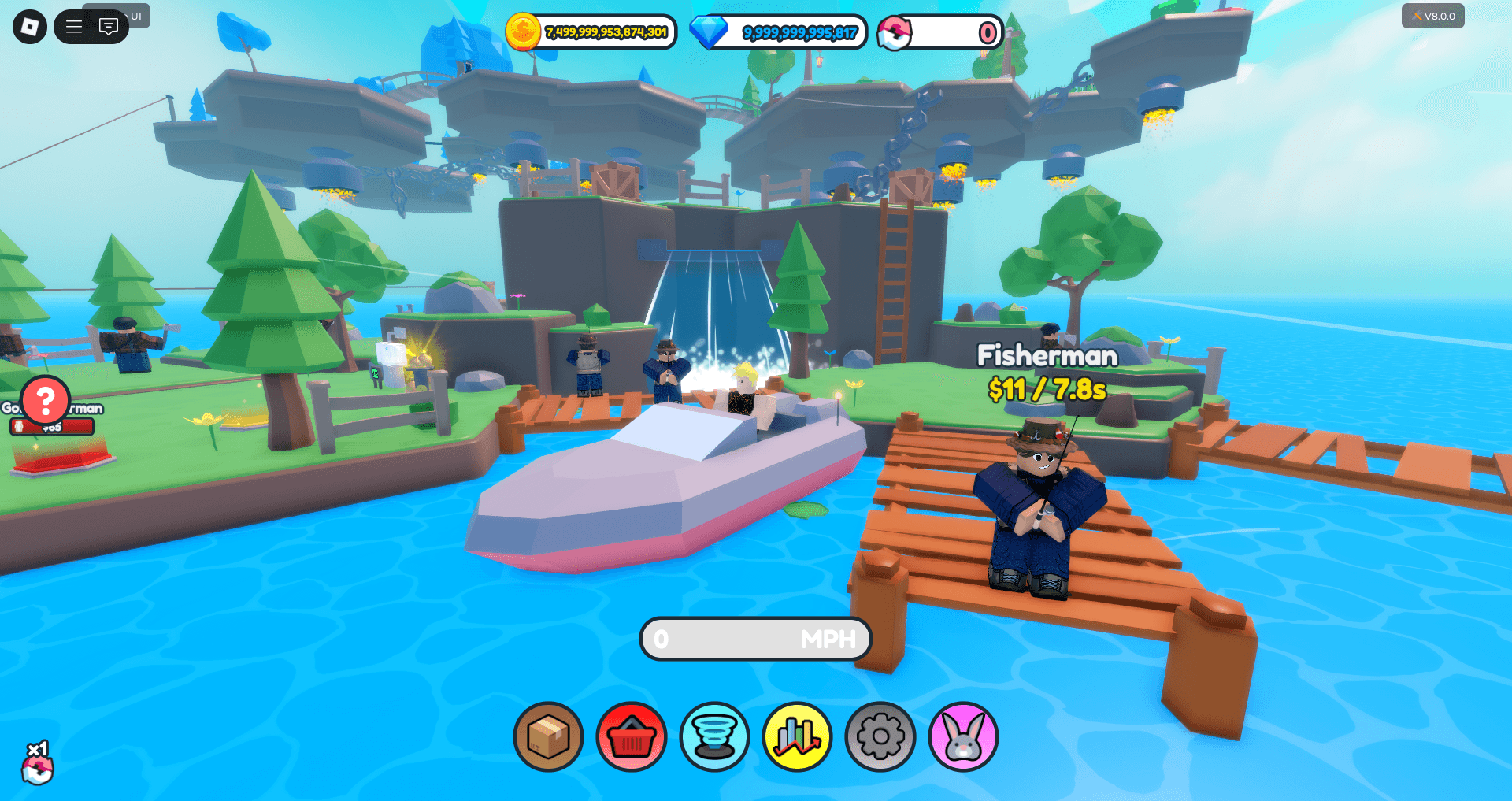This screenshot has height=801, width=1512.
Task: Click the Fisherman name label
Action: 1047,357
